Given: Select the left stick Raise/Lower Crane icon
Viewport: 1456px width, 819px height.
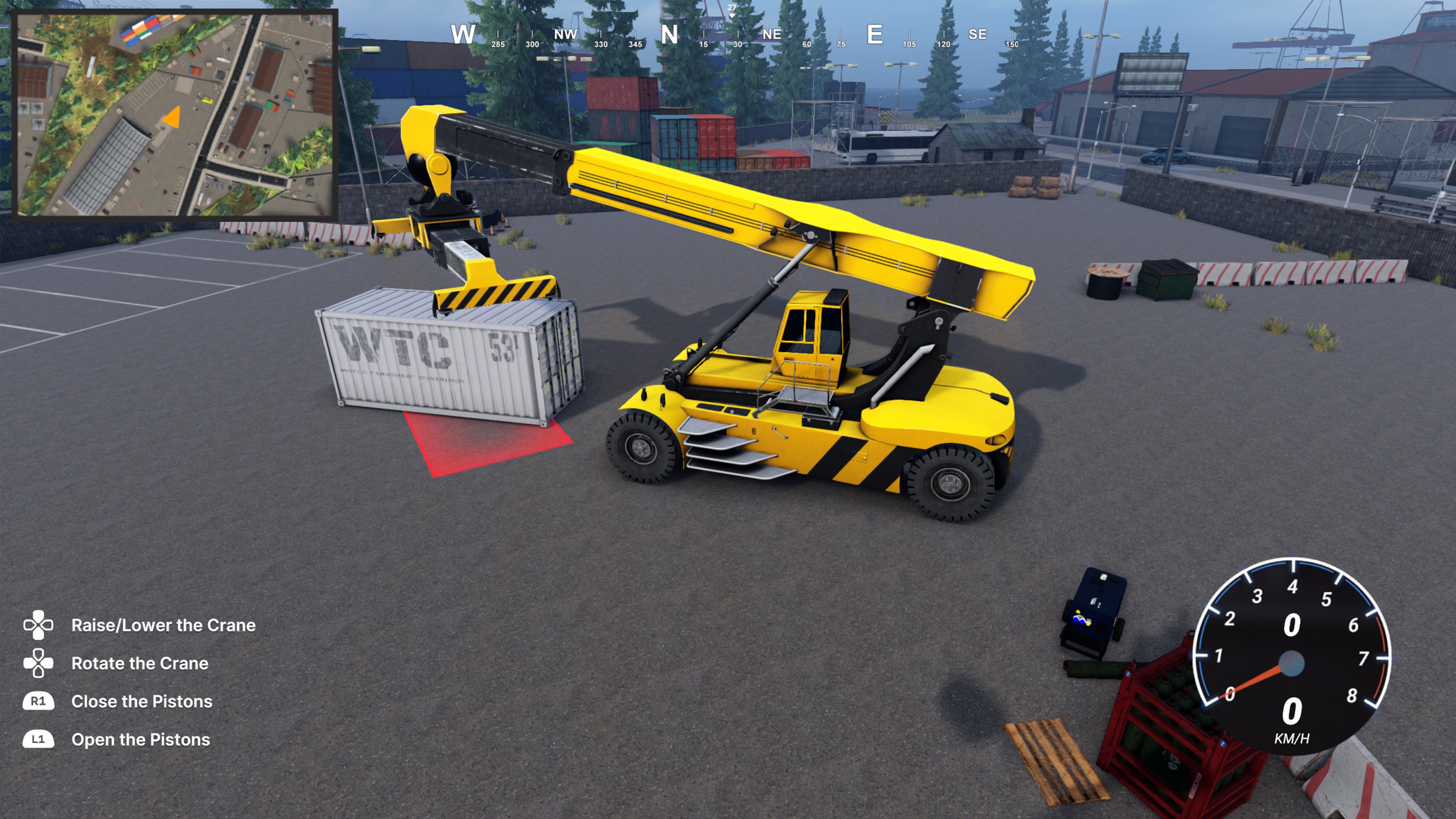Looking at the screenshot, I should 38,624.
